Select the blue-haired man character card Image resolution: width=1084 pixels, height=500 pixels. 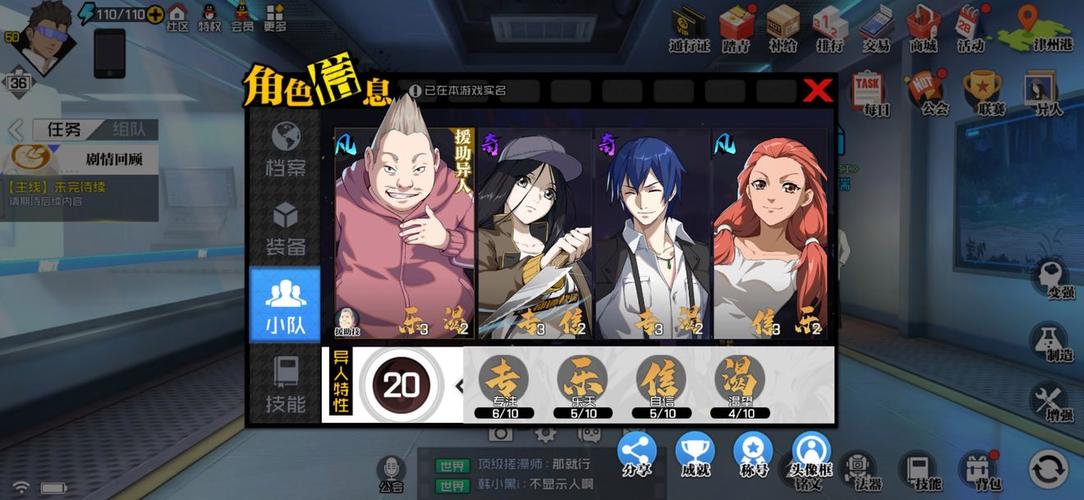[x=652, y=232]
